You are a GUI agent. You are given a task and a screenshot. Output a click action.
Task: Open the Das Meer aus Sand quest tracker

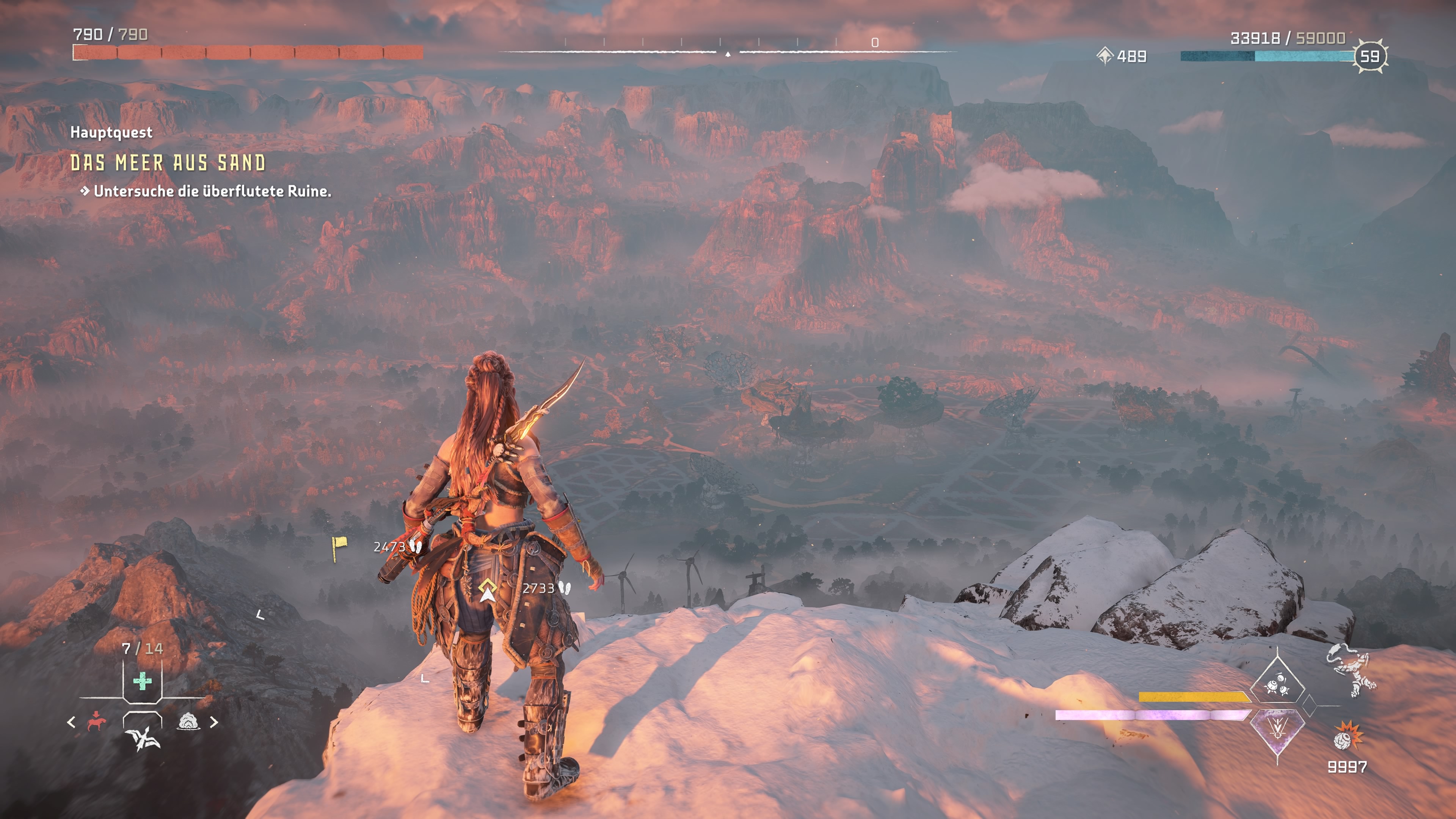pyautogui.click(x=168, y=163)
